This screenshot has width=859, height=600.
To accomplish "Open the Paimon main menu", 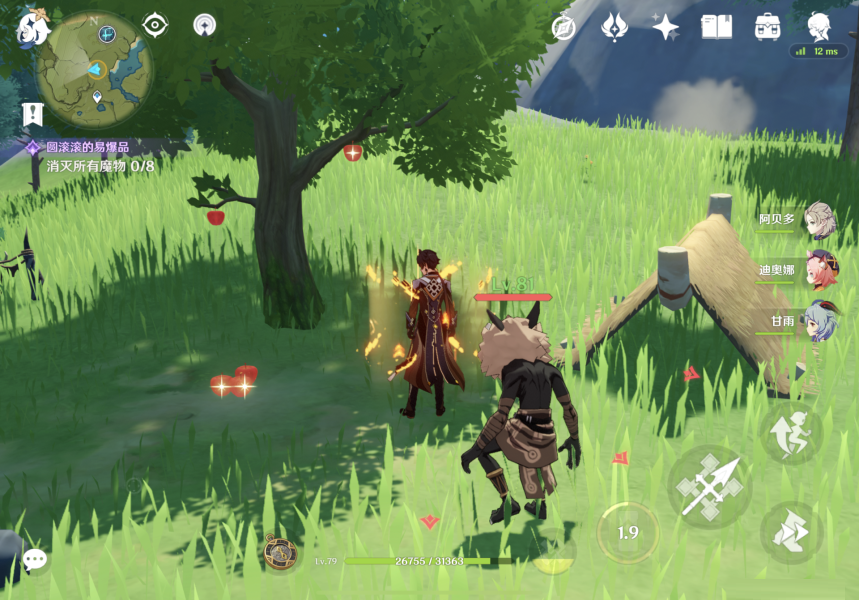I will pos(33,28).
